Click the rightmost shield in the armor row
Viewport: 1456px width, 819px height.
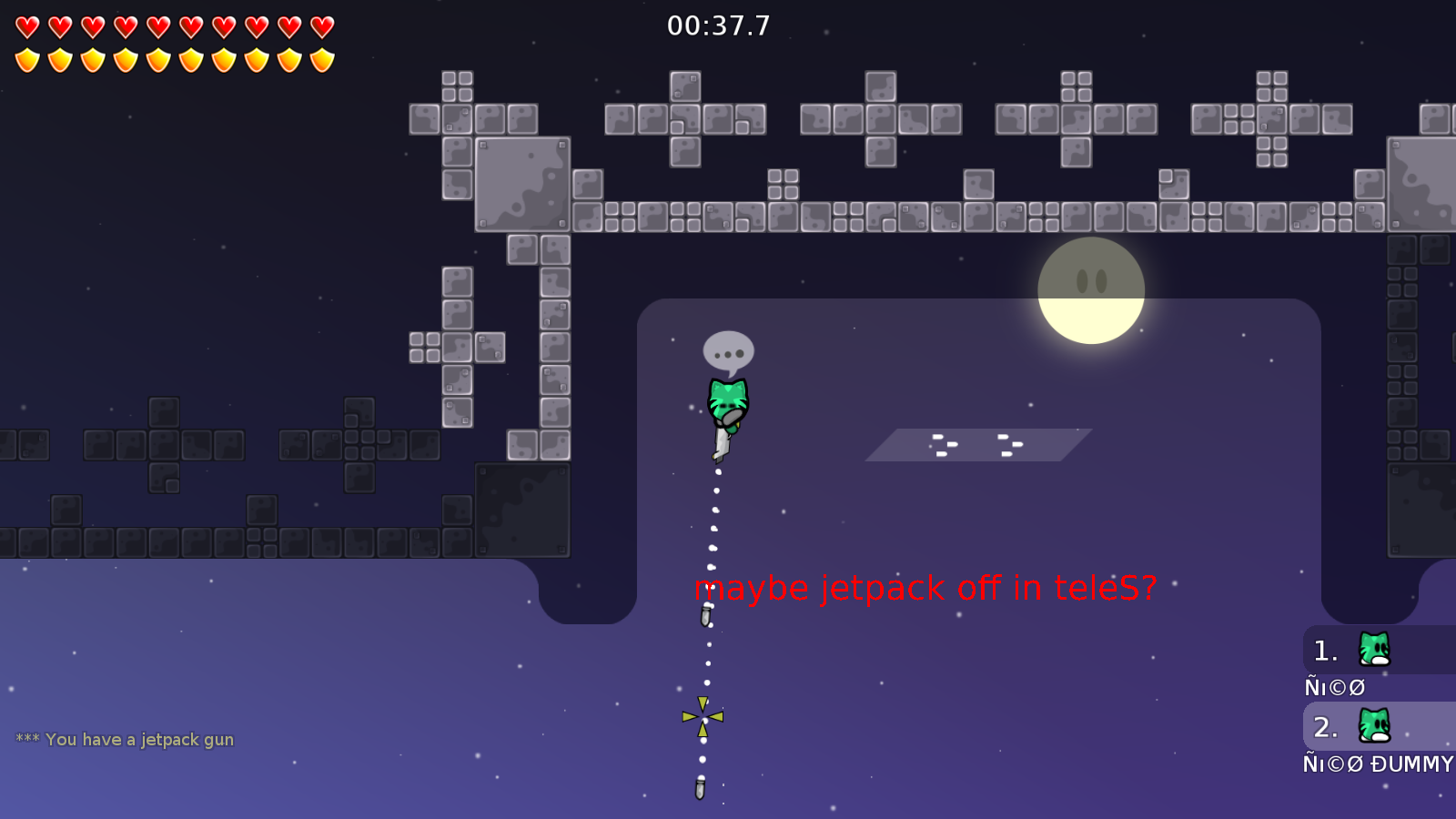[x=320, y=62]
